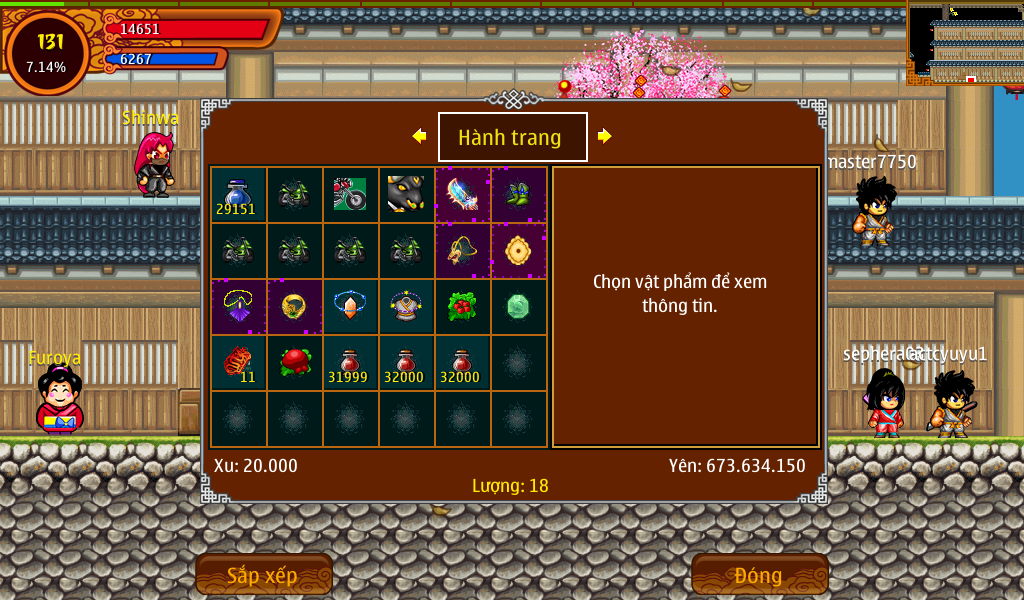1024x600 pixels.
Task: Go to the next tab with right arrow
Action: [x=605, y=136]
